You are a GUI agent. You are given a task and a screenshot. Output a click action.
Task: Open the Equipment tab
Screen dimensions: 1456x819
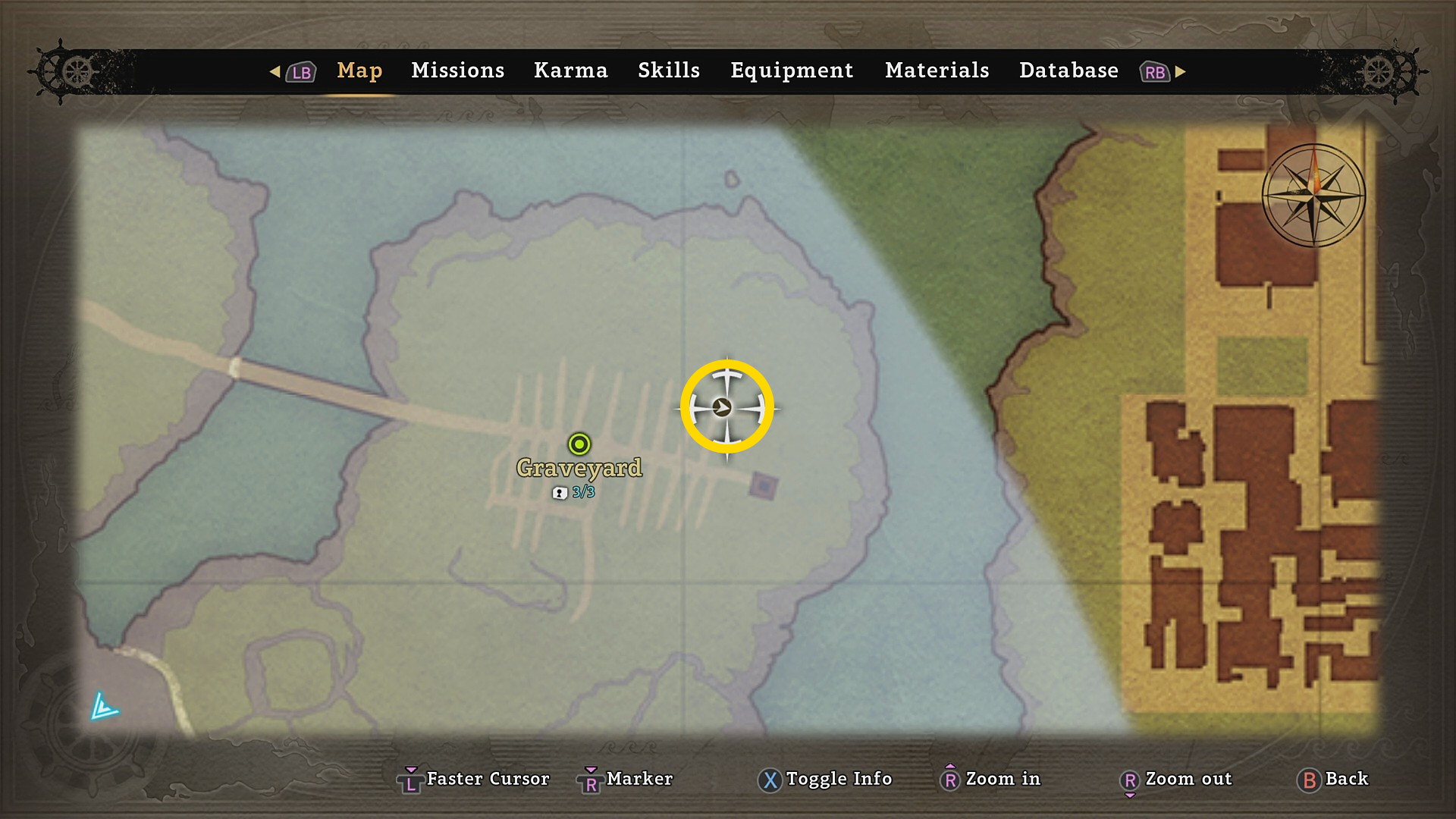coord(791,71)
